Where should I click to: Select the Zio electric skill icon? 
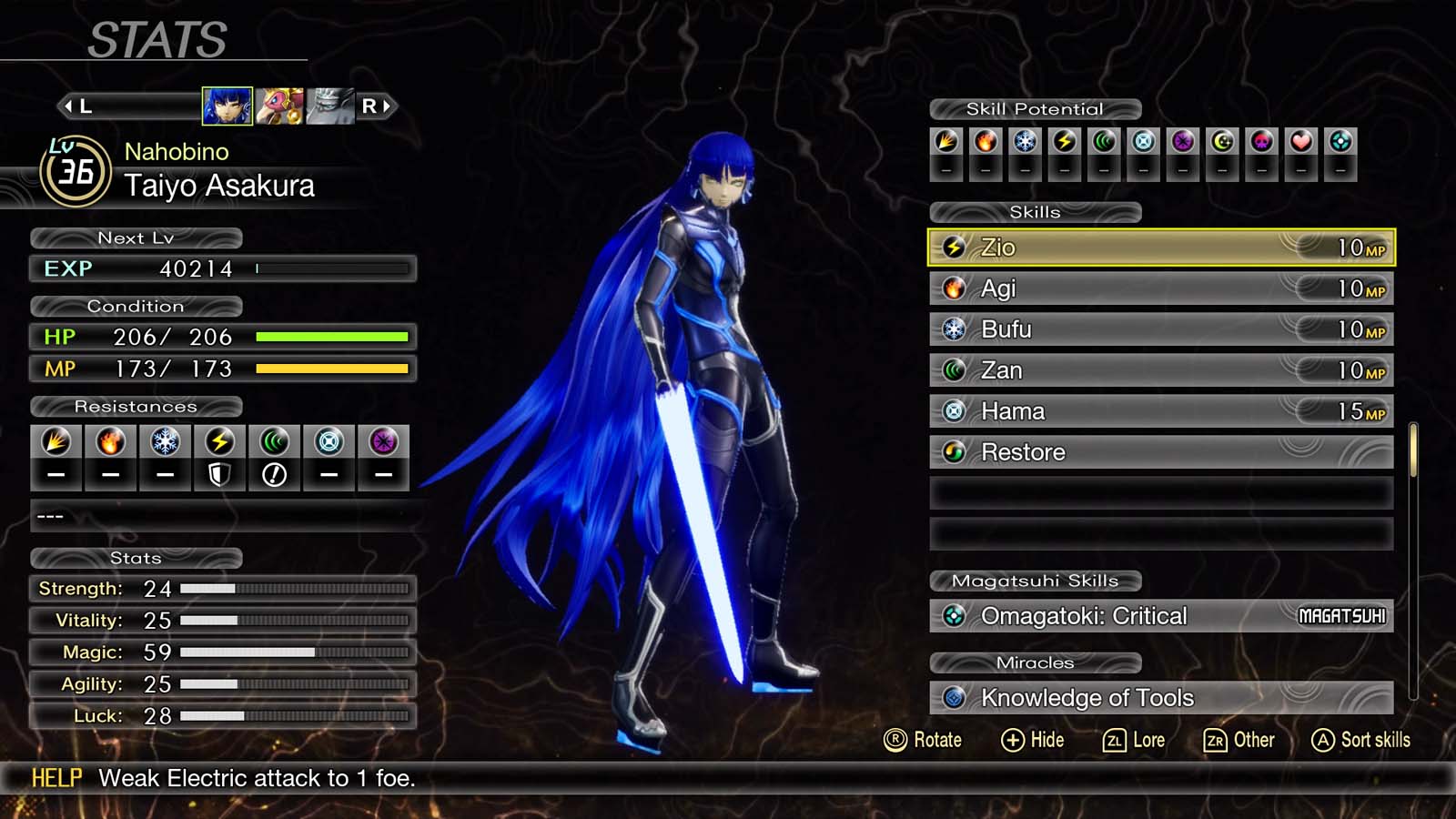tap(955, 248)
